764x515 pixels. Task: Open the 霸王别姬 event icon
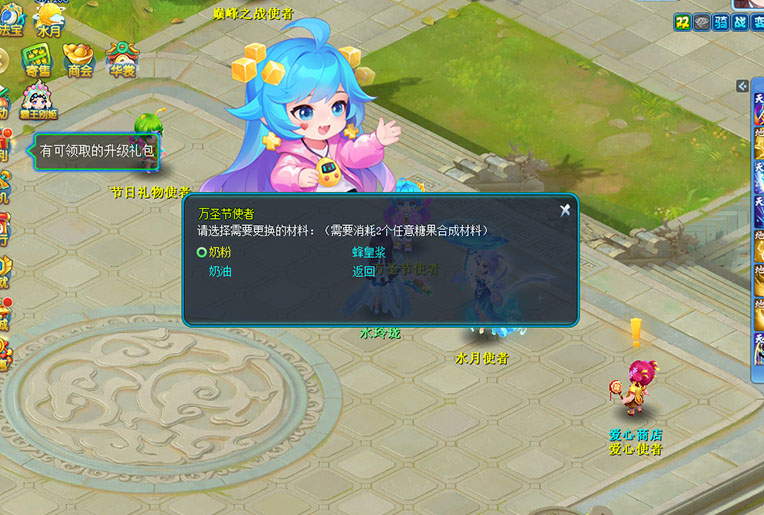click(x=38, y=100)
